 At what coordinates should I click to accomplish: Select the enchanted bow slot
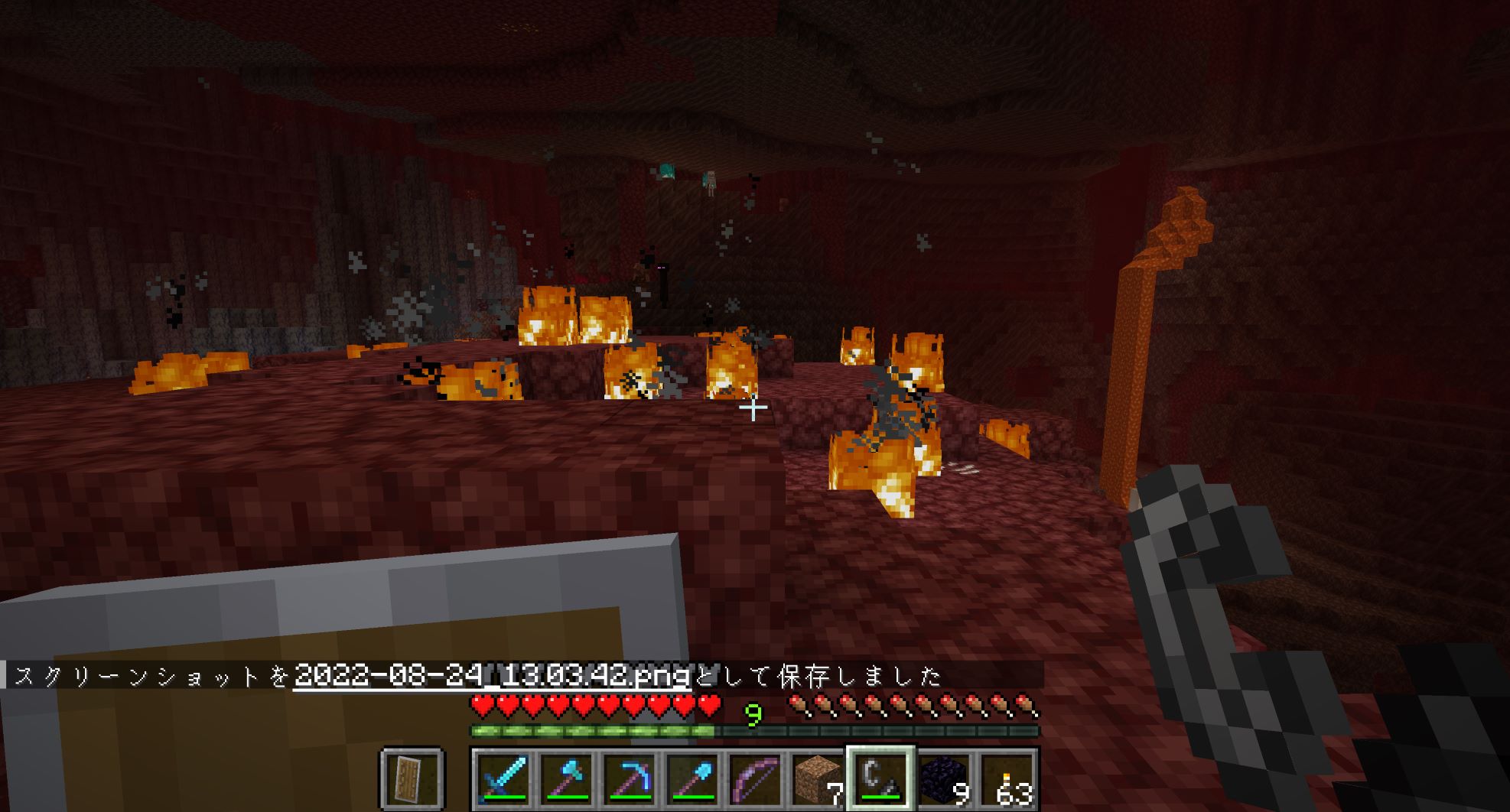[754, 779]
